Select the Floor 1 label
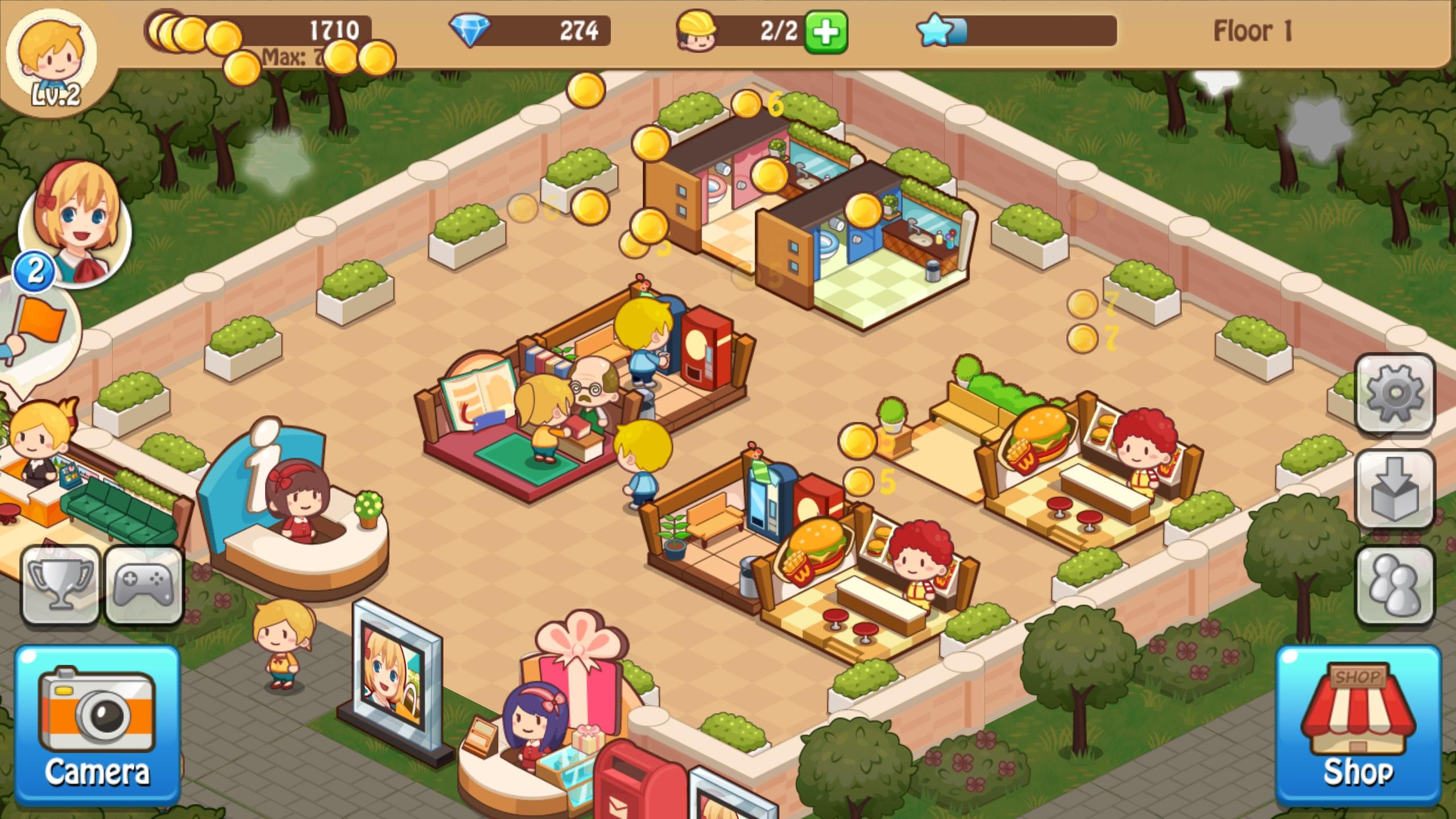Viewport: 1456px width, 819px height. [x=1252, y=31]
